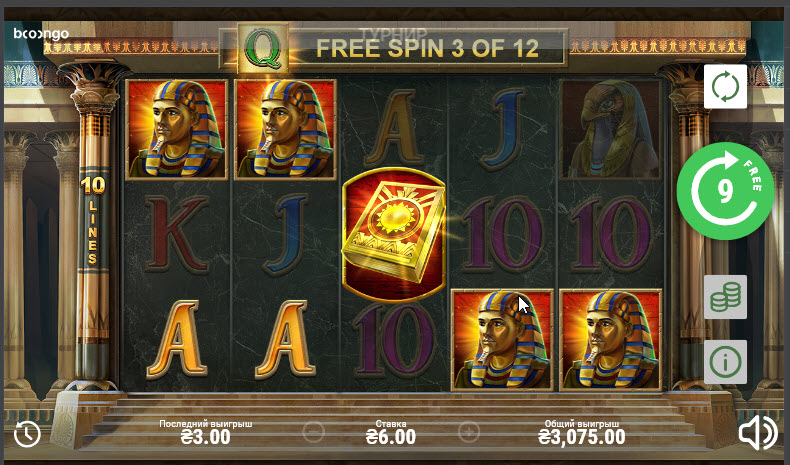Increase the bet with the plus button

[468, 433]
